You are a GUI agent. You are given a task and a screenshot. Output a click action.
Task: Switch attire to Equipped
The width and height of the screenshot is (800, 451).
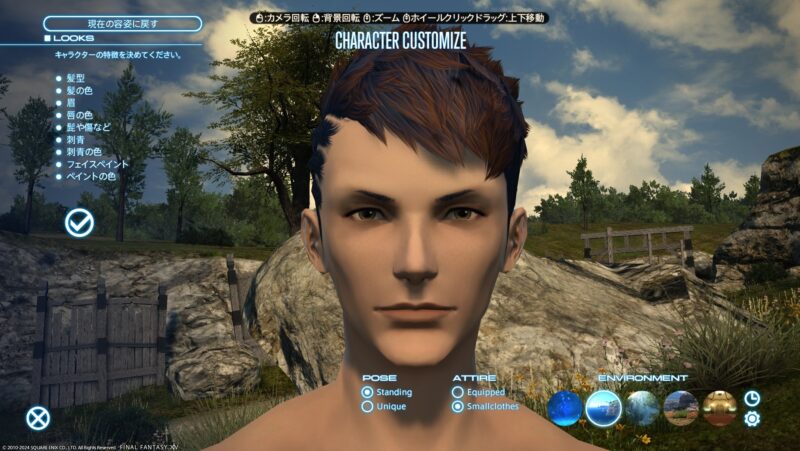point(457,393)
